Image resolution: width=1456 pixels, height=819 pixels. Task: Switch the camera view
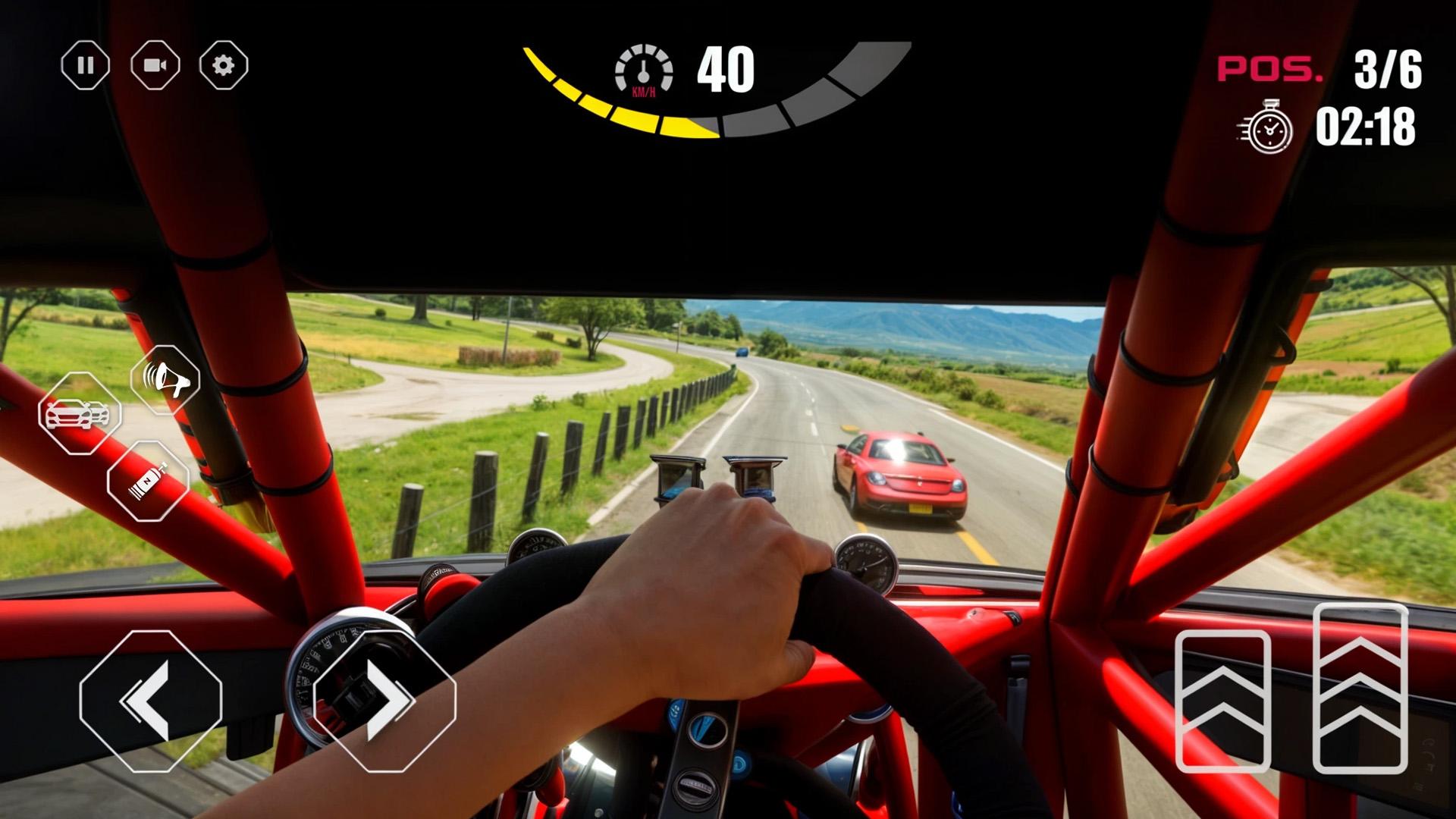[x=155, y=65]
